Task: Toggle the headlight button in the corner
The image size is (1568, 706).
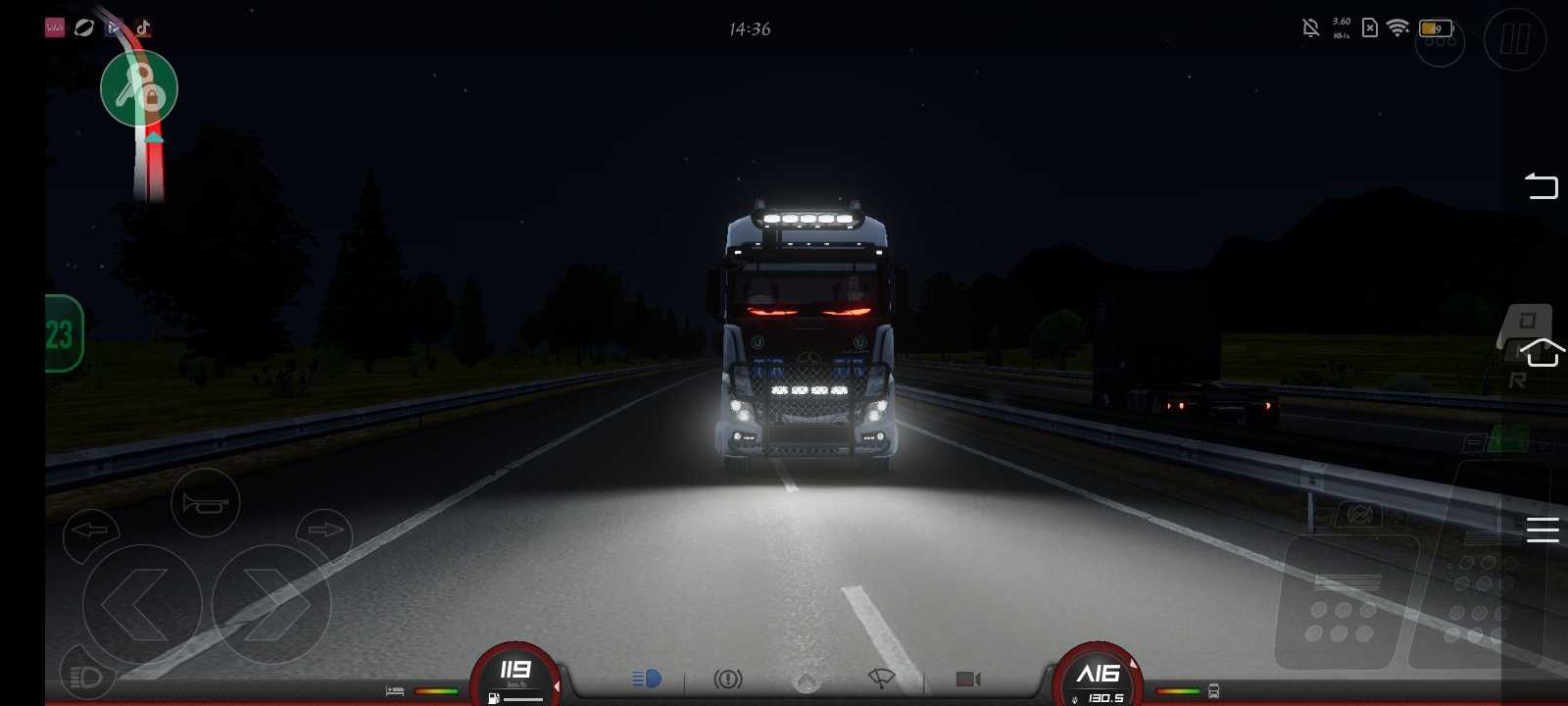Action: (x=87, y=677)
